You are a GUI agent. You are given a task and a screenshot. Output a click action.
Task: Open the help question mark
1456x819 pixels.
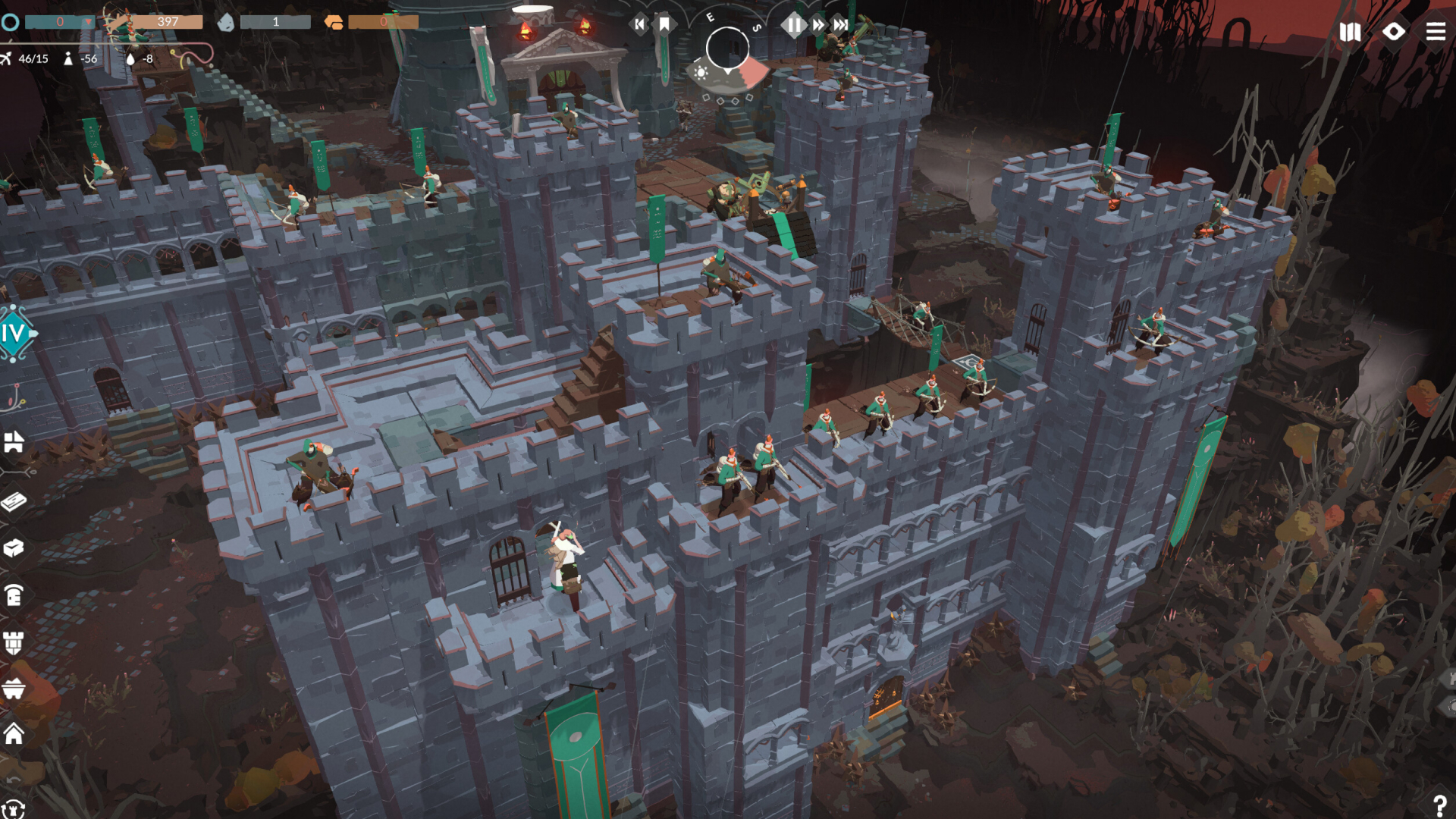click(x=1439, y=805)
